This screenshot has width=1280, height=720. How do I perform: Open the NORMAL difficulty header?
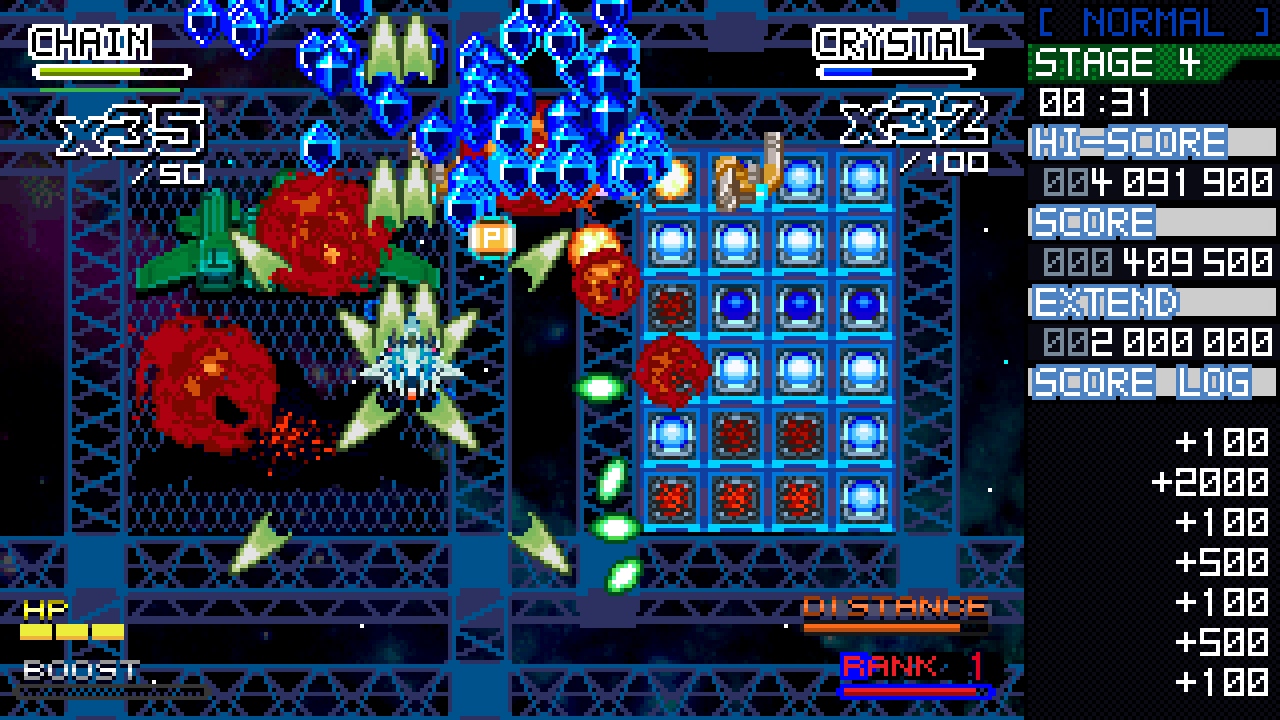coord(1150,20)
